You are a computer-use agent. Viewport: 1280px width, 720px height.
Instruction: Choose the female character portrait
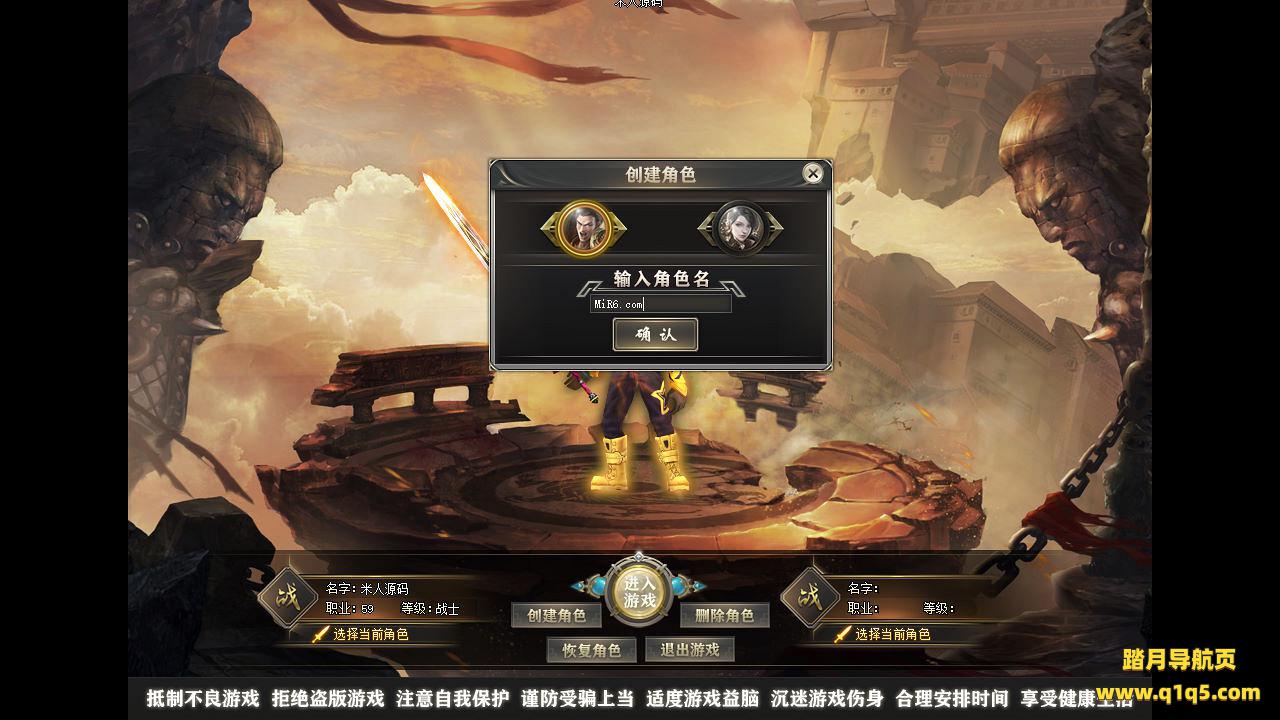740,228
